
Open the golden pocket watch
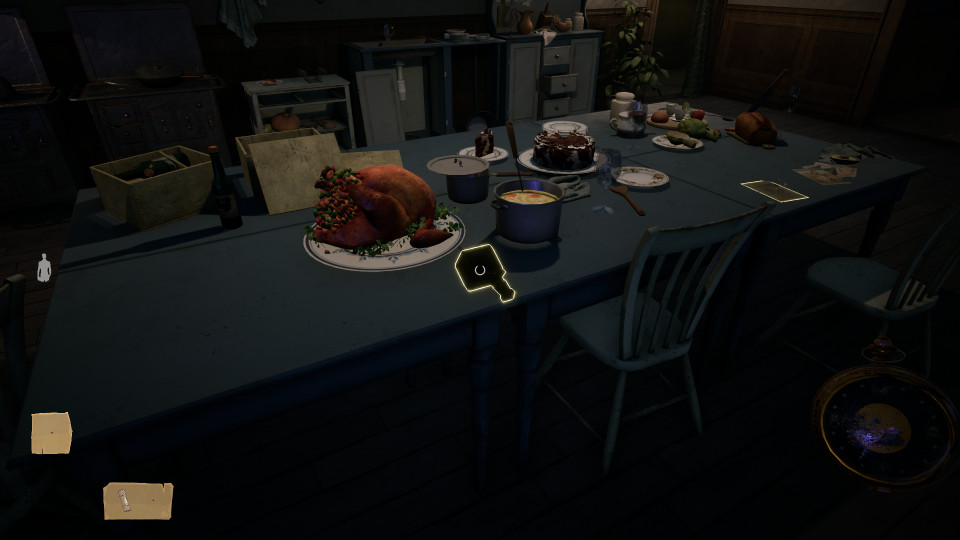pos(884,425)
